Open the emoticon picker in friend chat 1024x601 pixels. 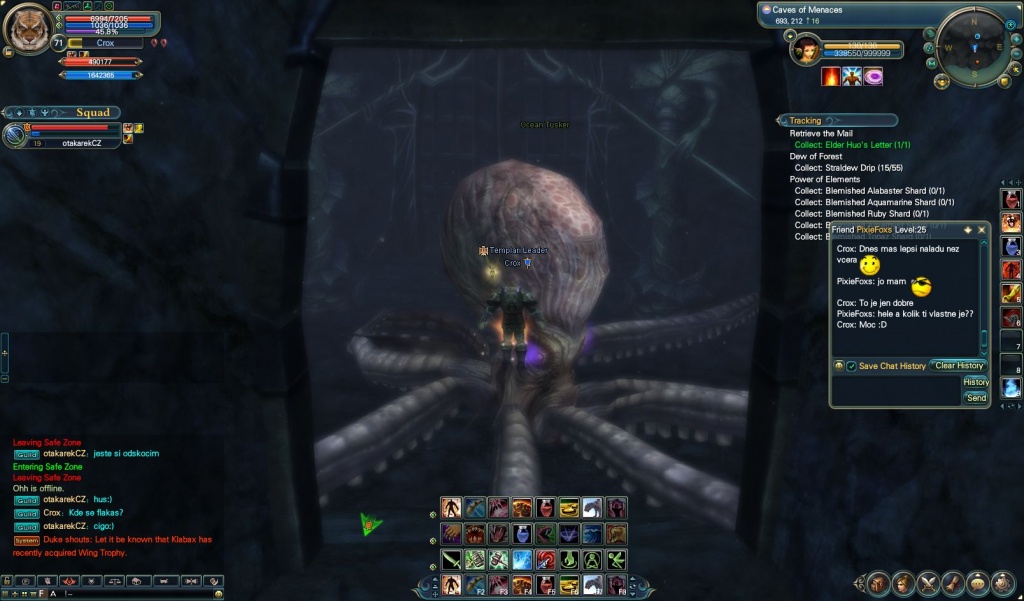point(839,366)
